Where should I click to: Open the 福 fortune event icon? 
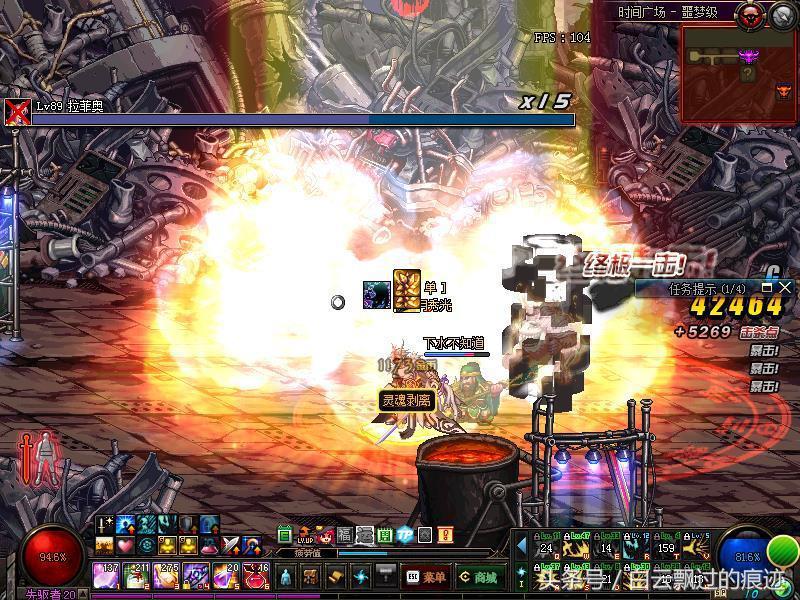[x=345, y=535]
